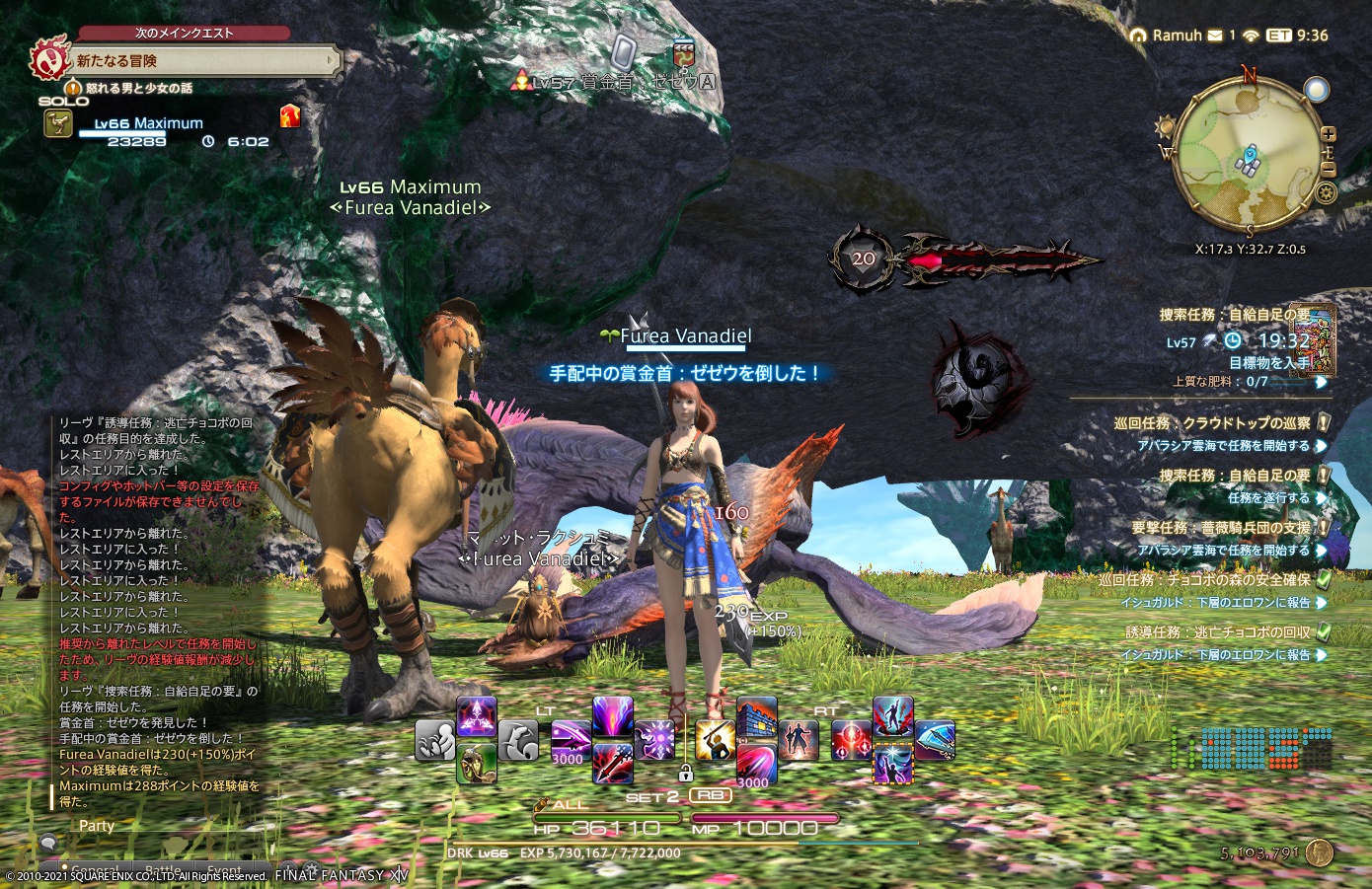Click the gil coin icon near currency total
The width and height of the screenshot is (1372, 889).
[x=1319, y=852]
